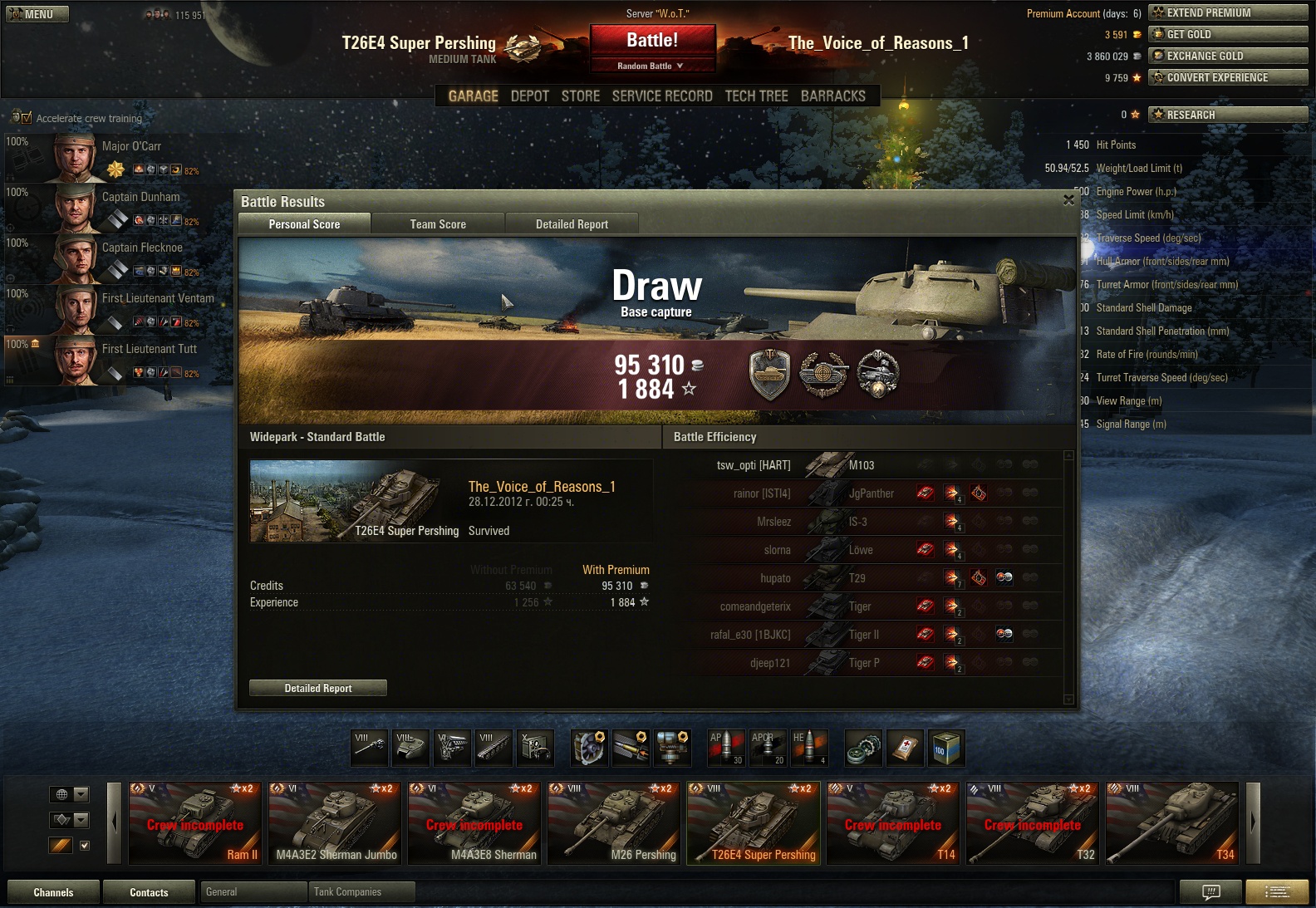Open the Store tab
The image size is (1316, 908).
tap(580, 96)
